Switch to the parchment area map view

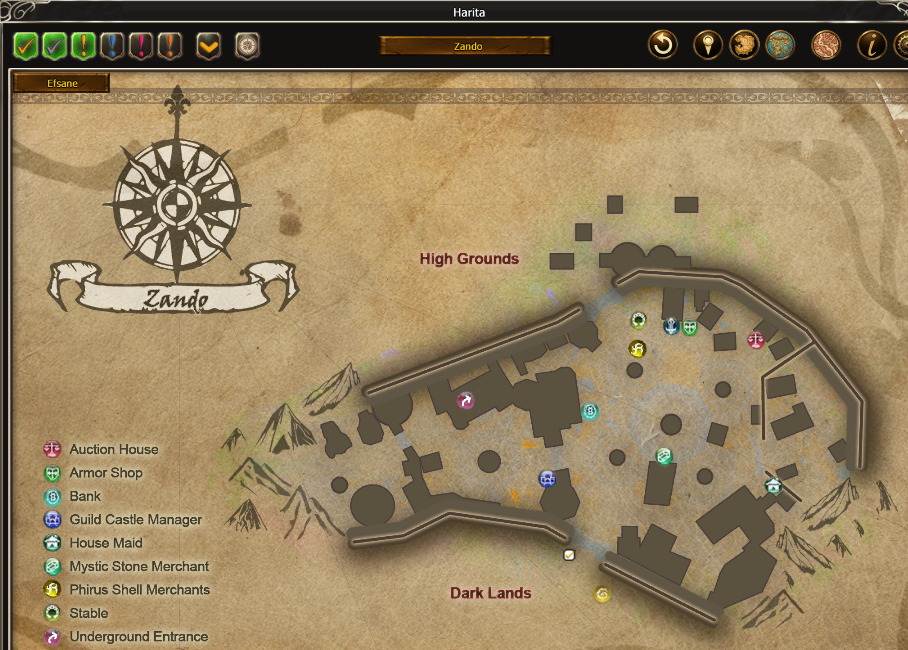[743, 45]
